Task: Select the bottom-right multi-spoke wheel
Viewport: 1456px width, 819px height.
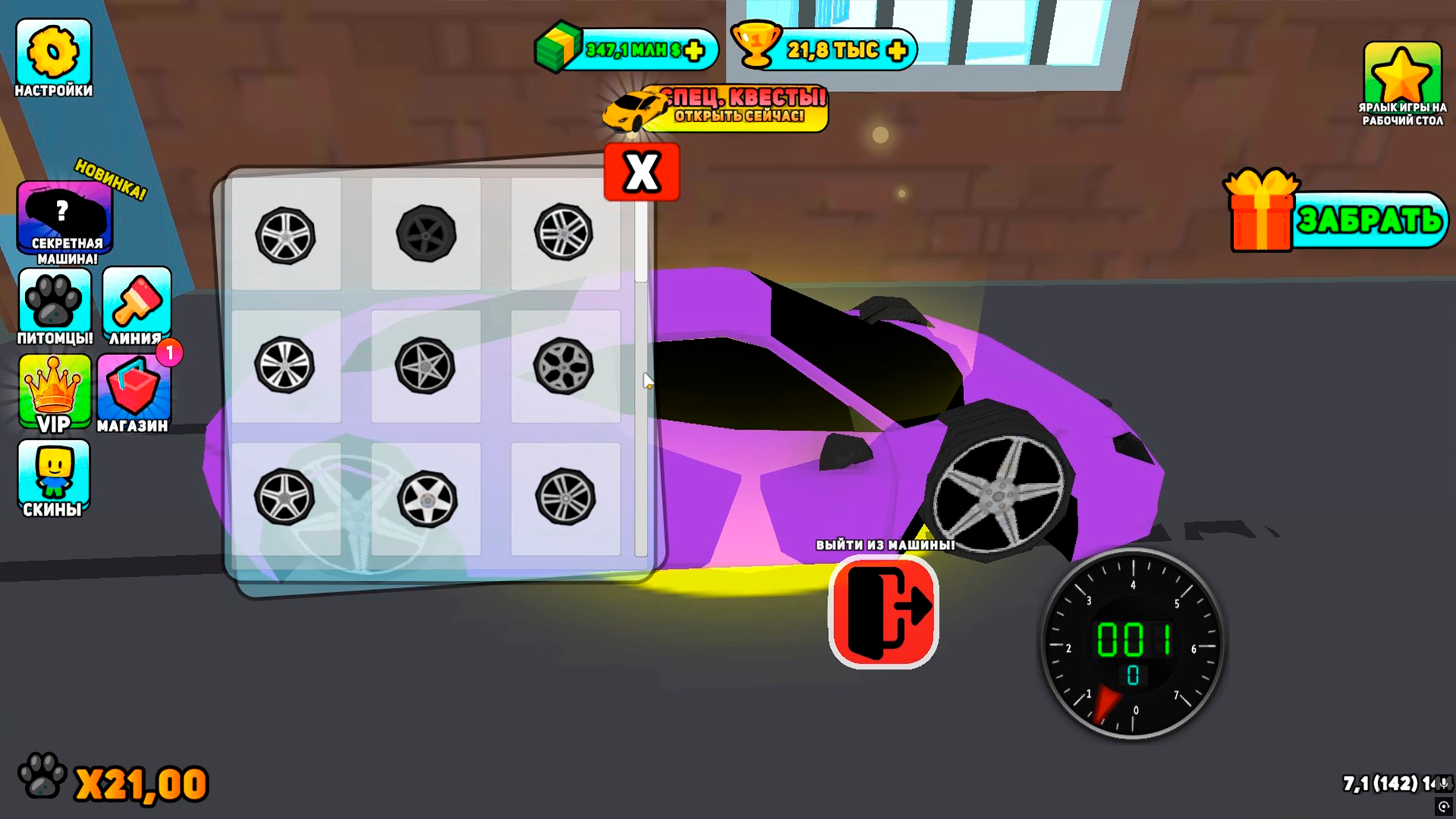Action: [565, 497]
